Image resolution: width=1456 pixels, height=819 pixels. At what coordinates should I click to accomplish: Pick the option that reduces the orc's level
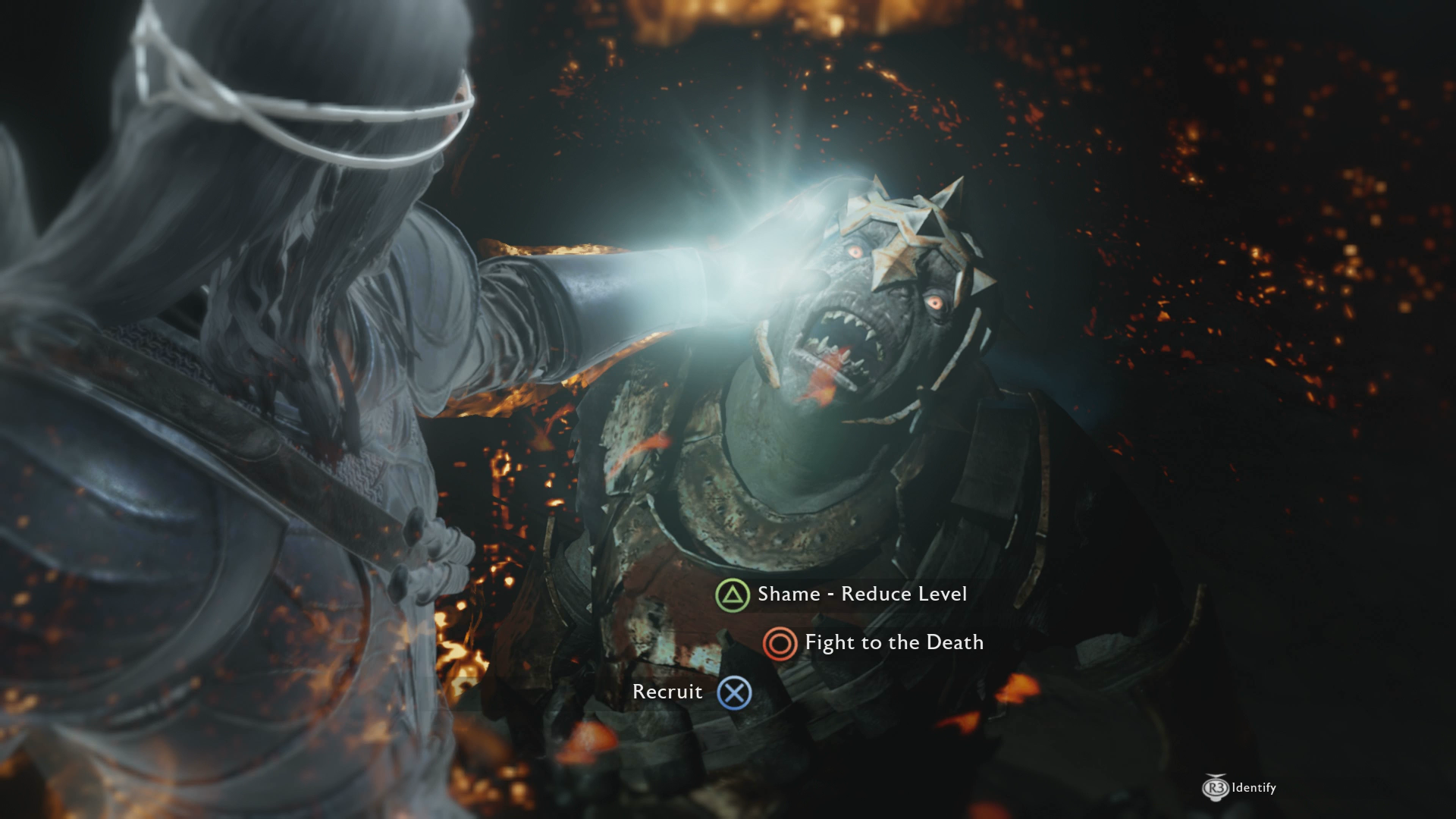[862, 595]
